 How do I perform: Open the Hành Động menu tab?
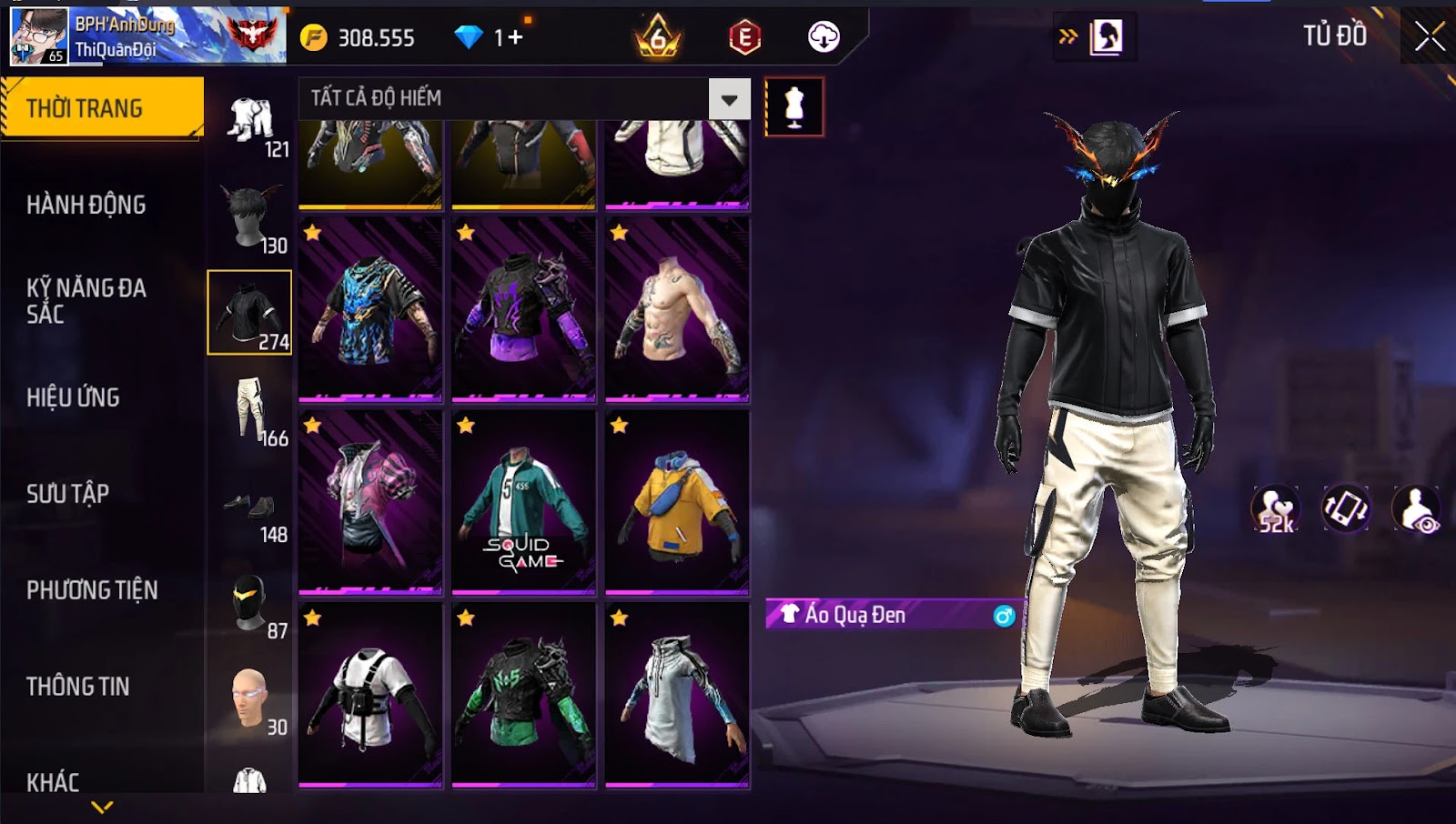pos(86,205)
